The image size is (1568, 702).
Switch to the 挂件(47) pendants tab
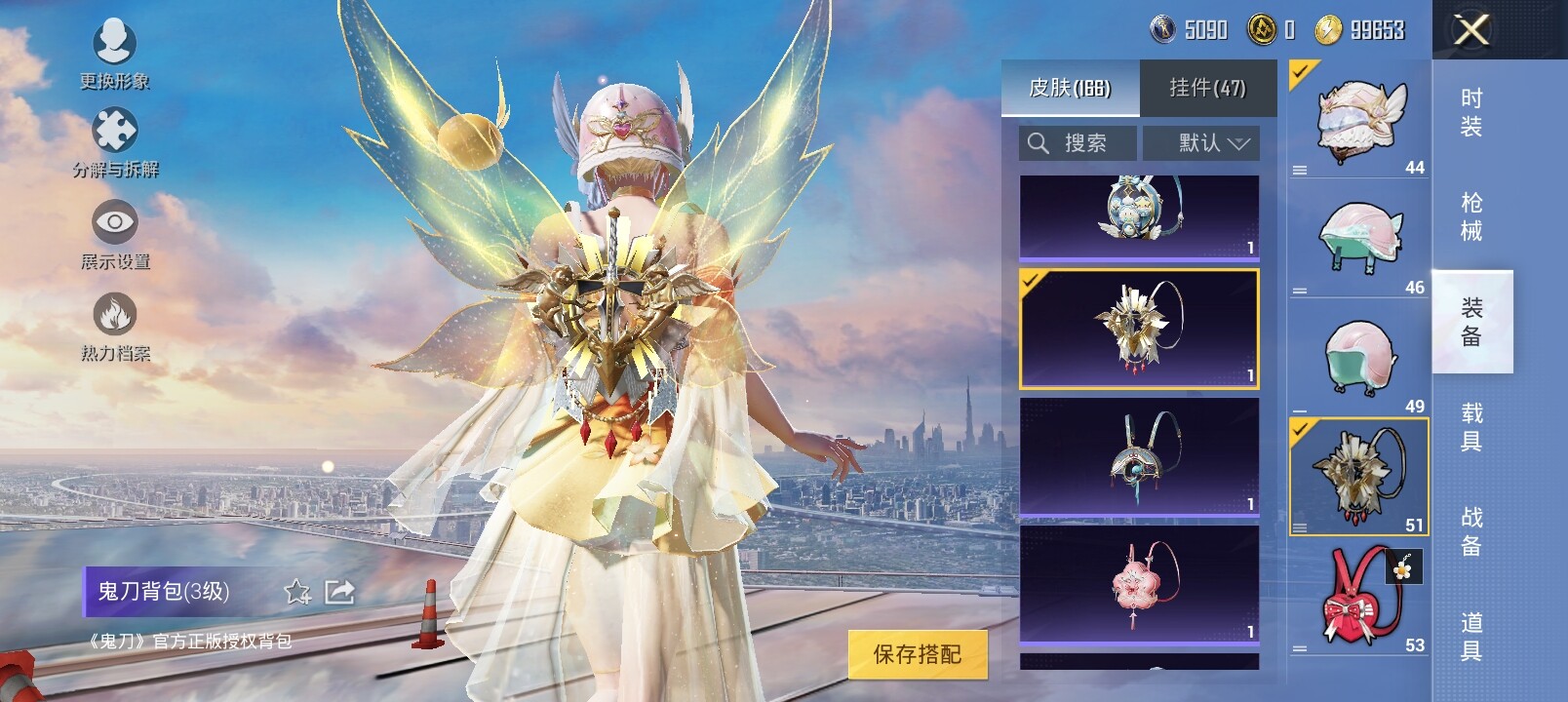pyautogui.click(x=1207, y=89)
